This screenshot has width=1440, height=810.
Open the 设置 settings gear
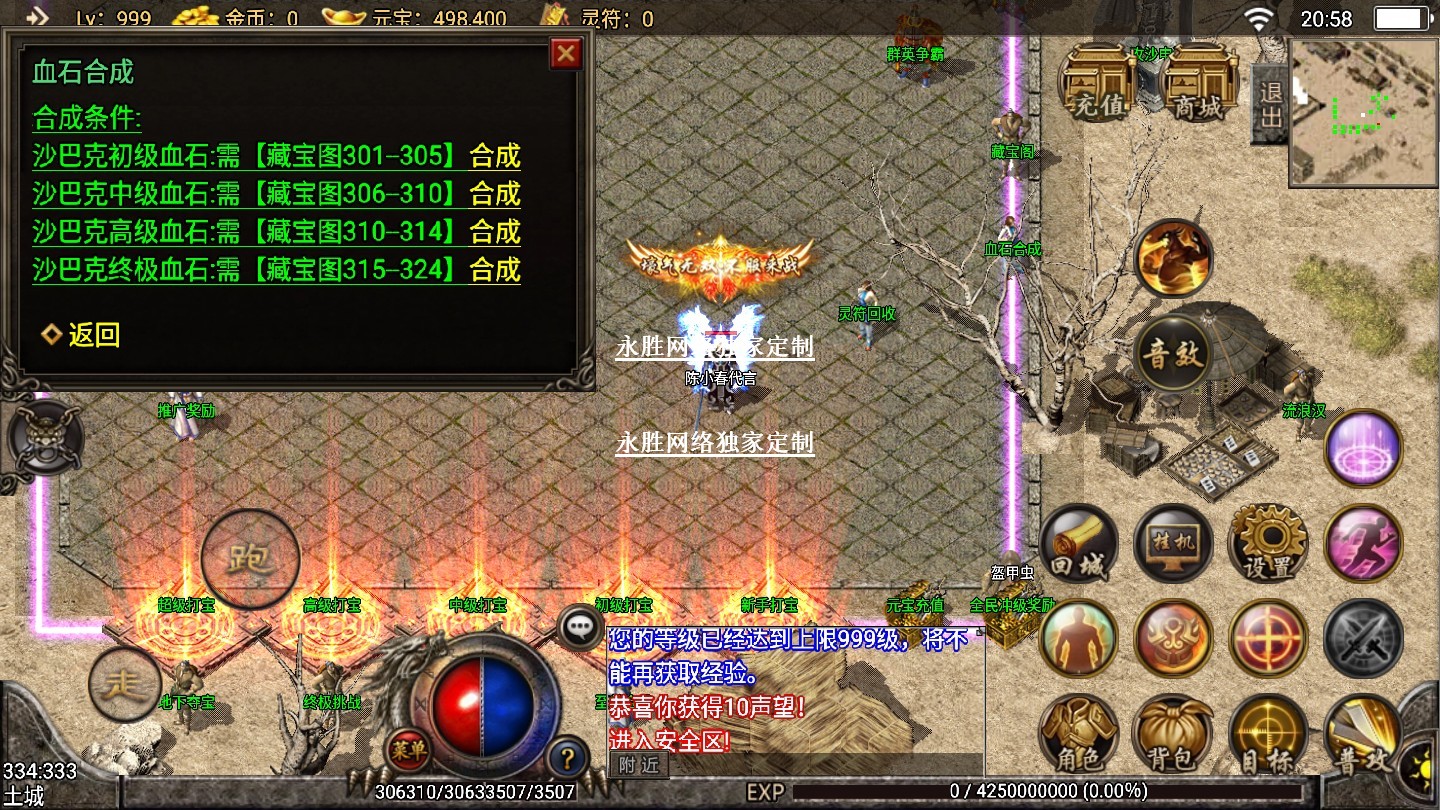pyautogui.click(x=1268, y=545)
